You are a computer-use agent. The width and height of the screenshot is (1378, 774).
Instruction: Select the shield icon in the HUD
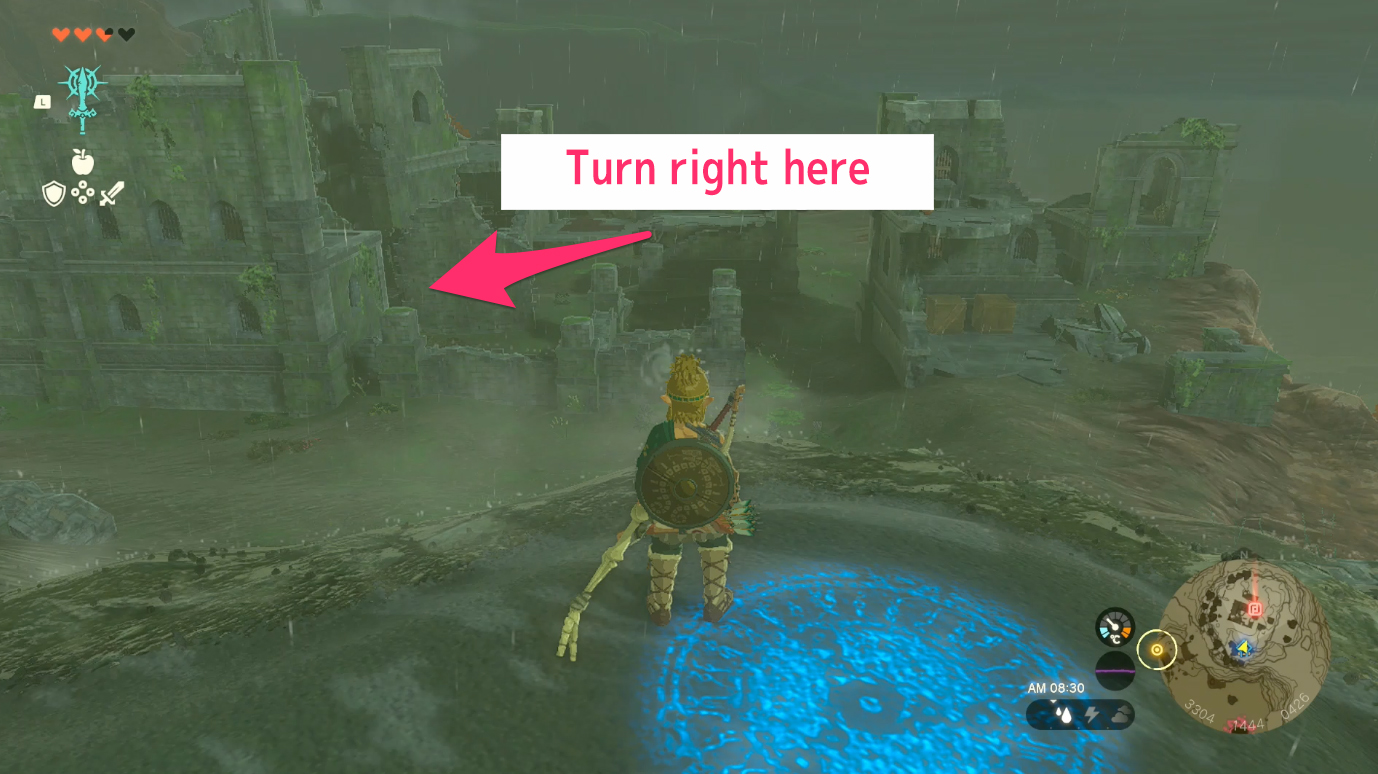coord(54,191)
